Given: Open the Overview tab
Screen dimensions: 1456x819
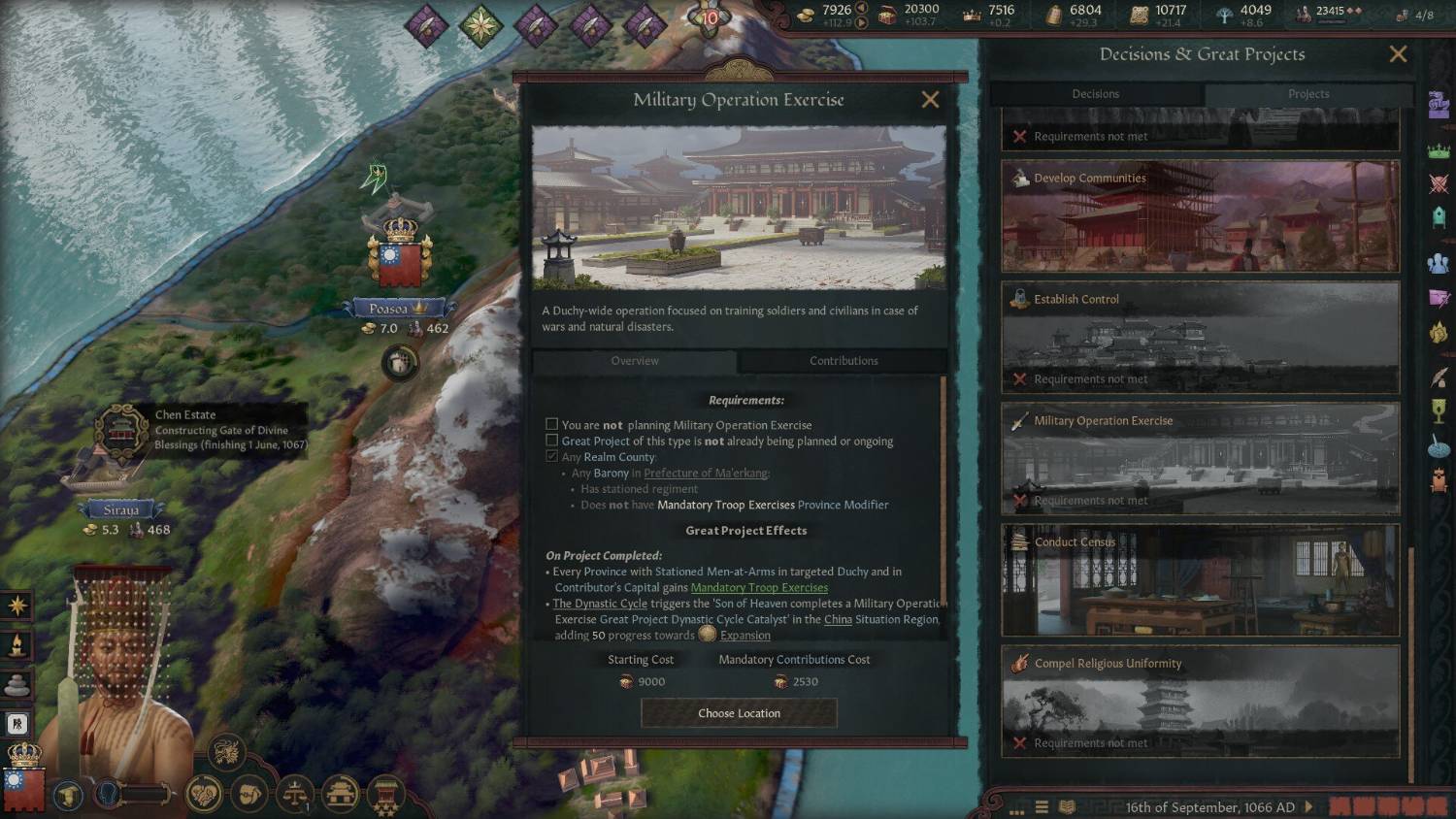Looking at the screenshot, I should click(x=635, y=361).
